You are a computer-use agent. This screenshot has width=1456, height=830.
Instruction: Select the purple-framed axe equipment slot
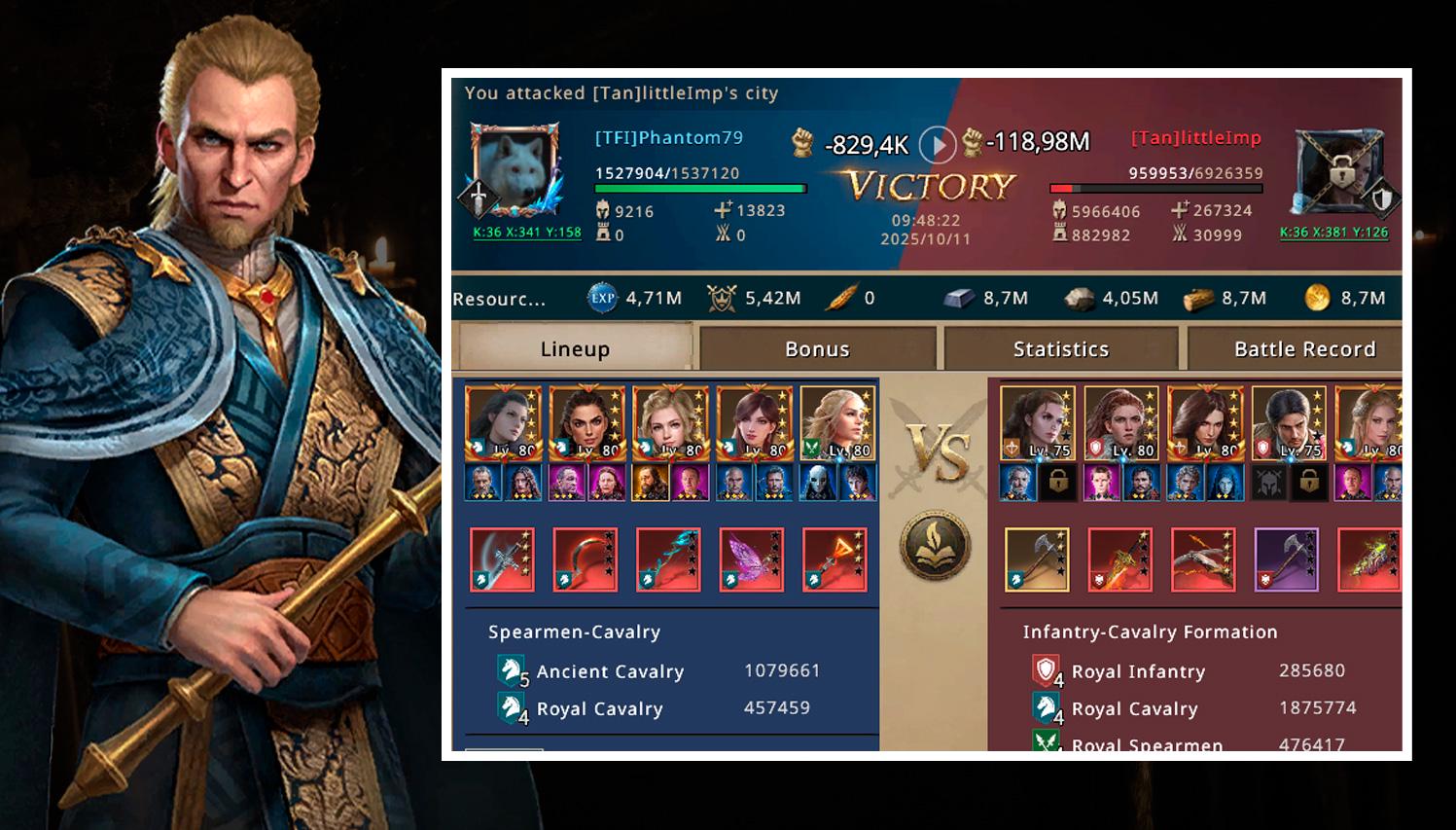1286,559
